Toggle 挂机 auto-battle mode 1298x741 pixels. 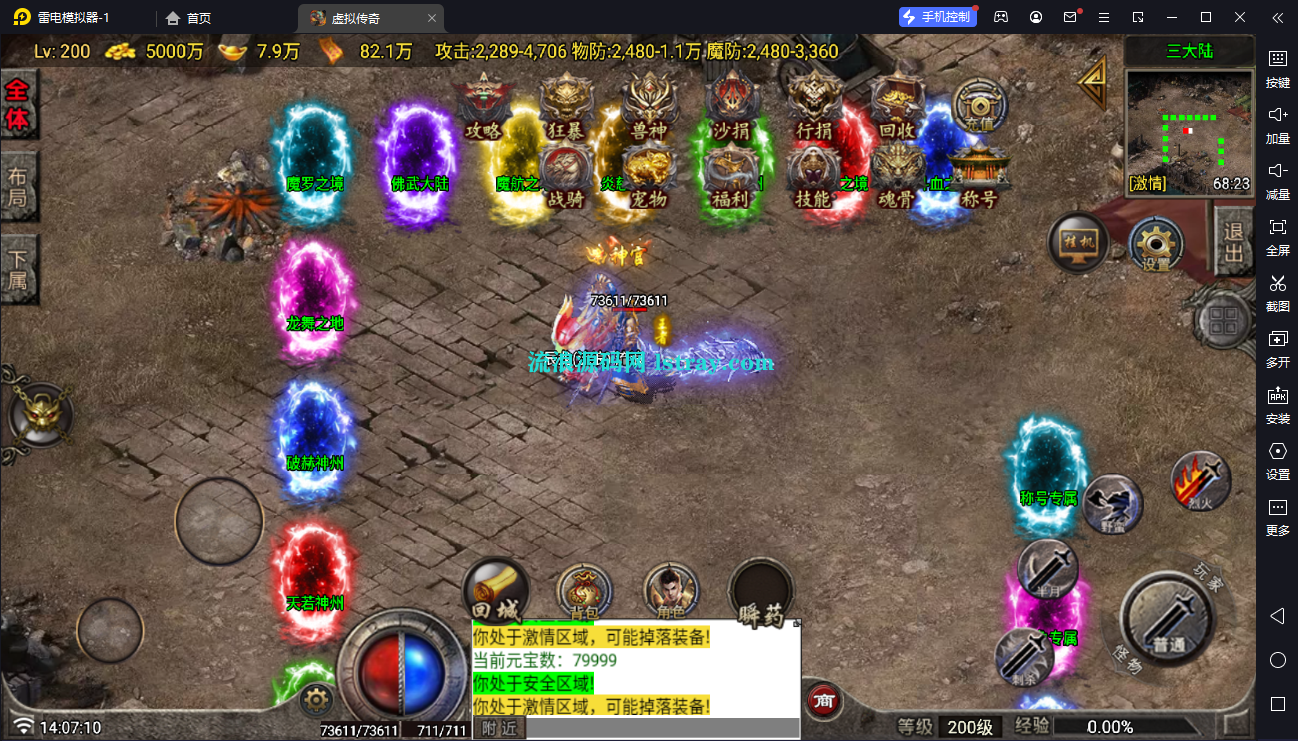[x=1079, y=243]
